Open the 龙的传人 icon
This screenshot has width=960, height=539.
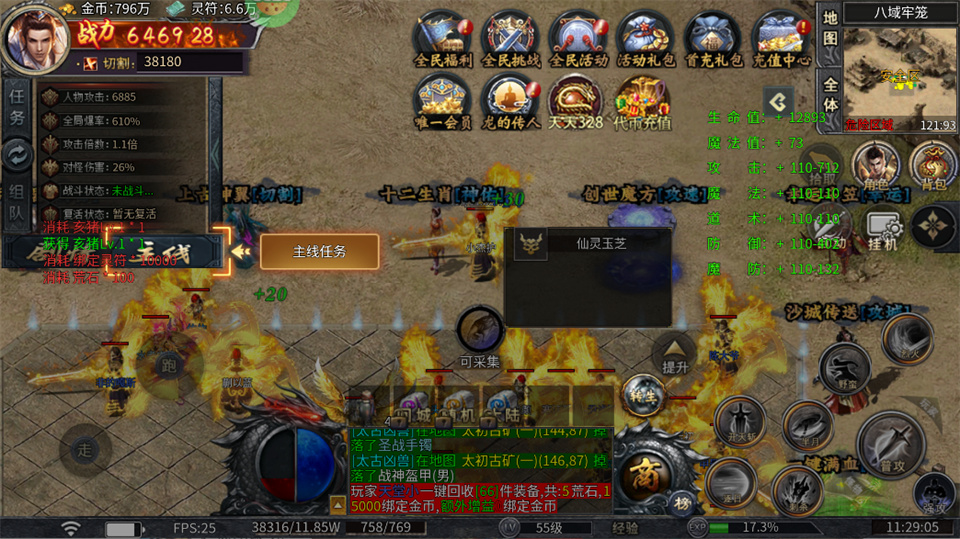coord(511,101)
